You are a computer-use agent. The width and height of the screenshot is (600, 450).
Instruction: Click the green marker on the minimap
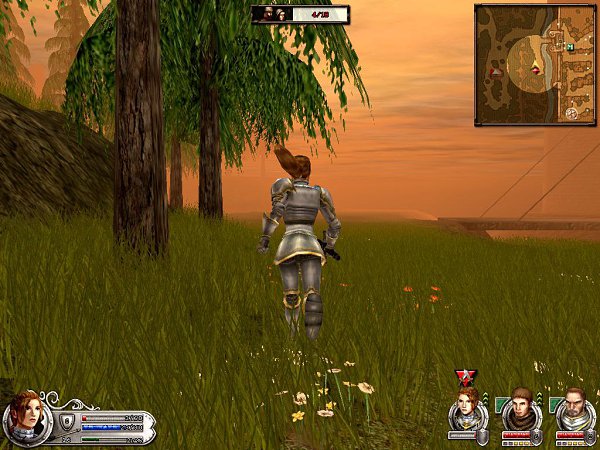[569, 46]
